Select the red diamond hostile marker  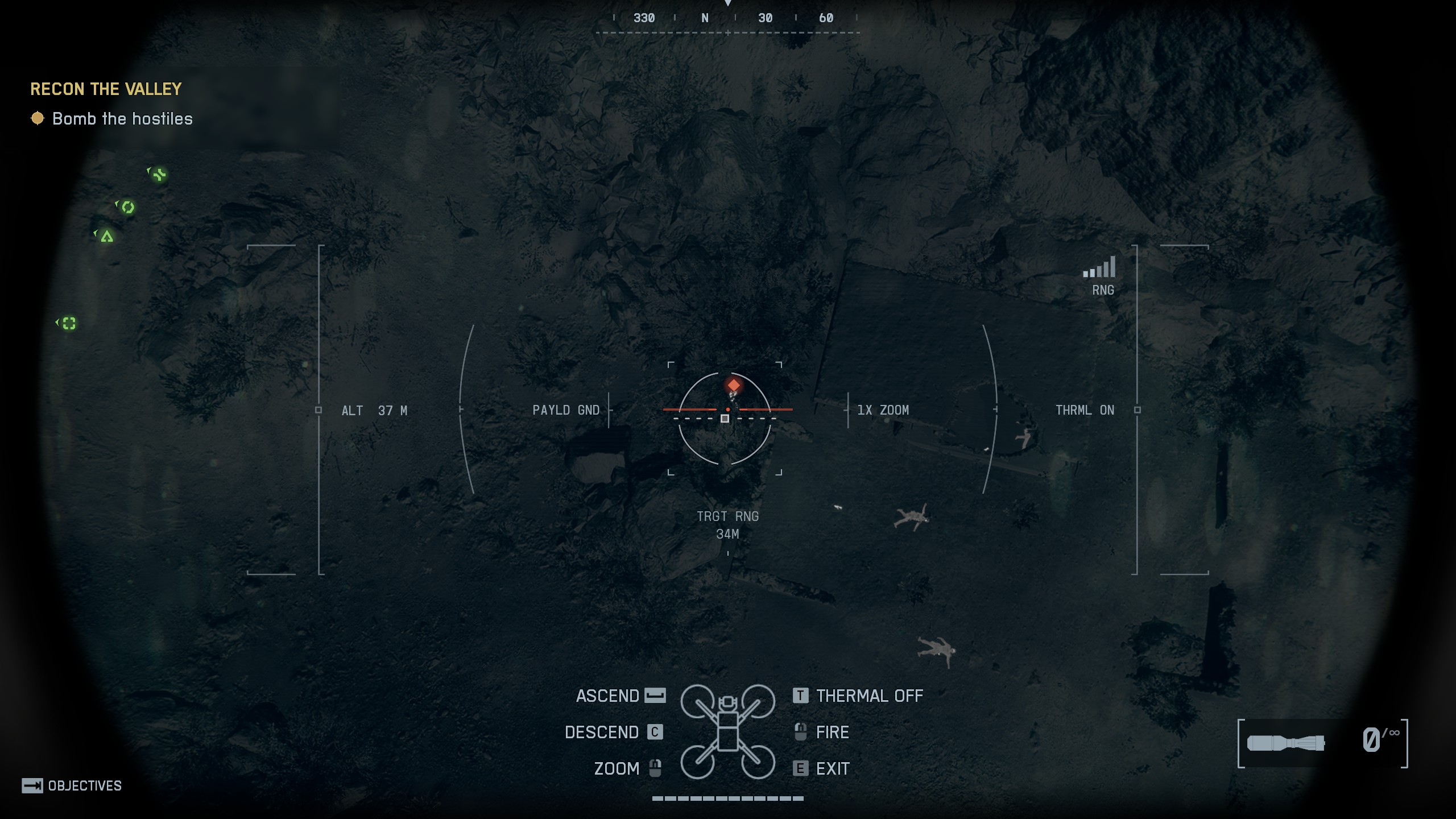[x=734, y=385]
